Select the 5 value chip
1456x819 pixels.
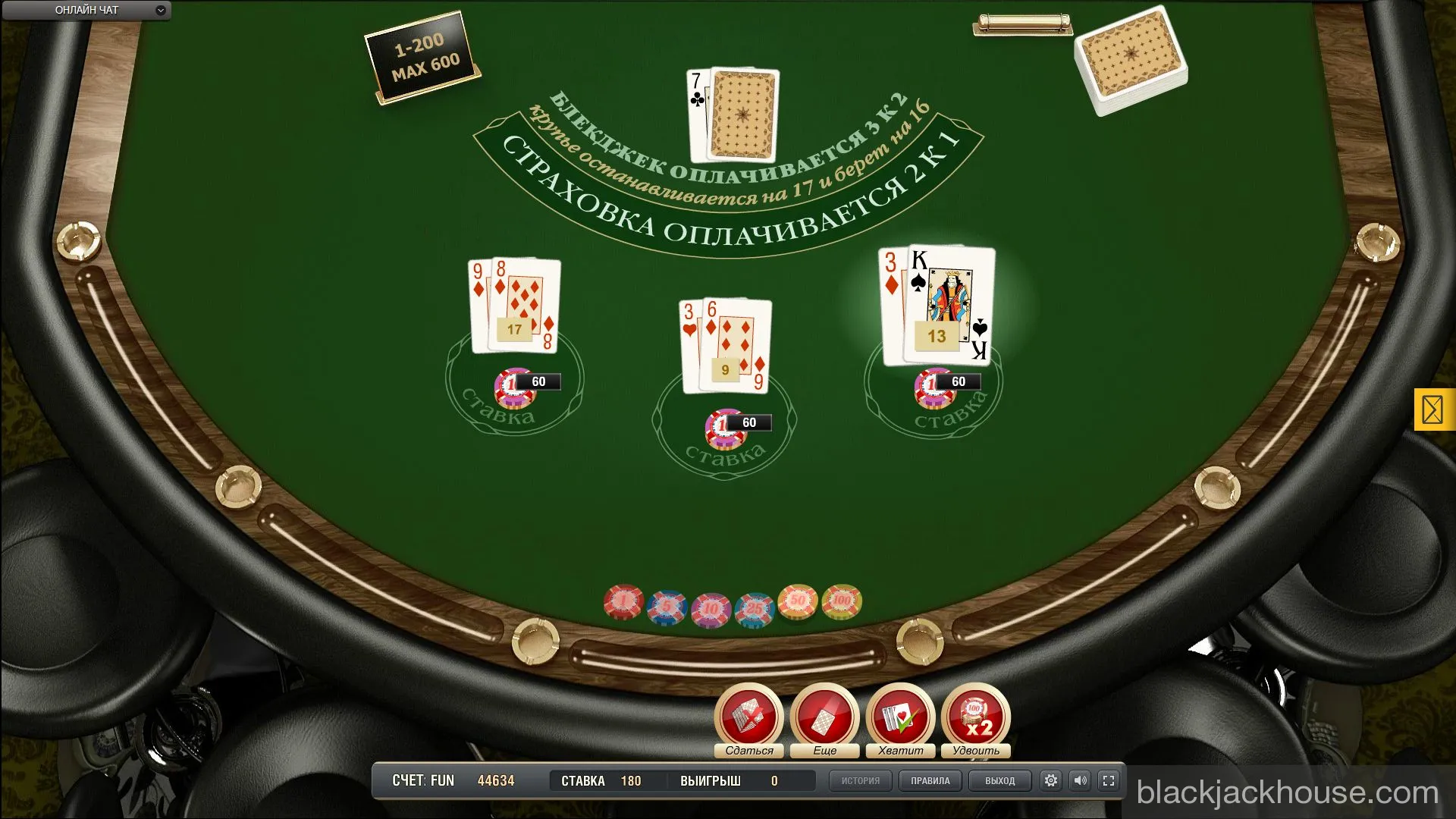tap(667, 607)
